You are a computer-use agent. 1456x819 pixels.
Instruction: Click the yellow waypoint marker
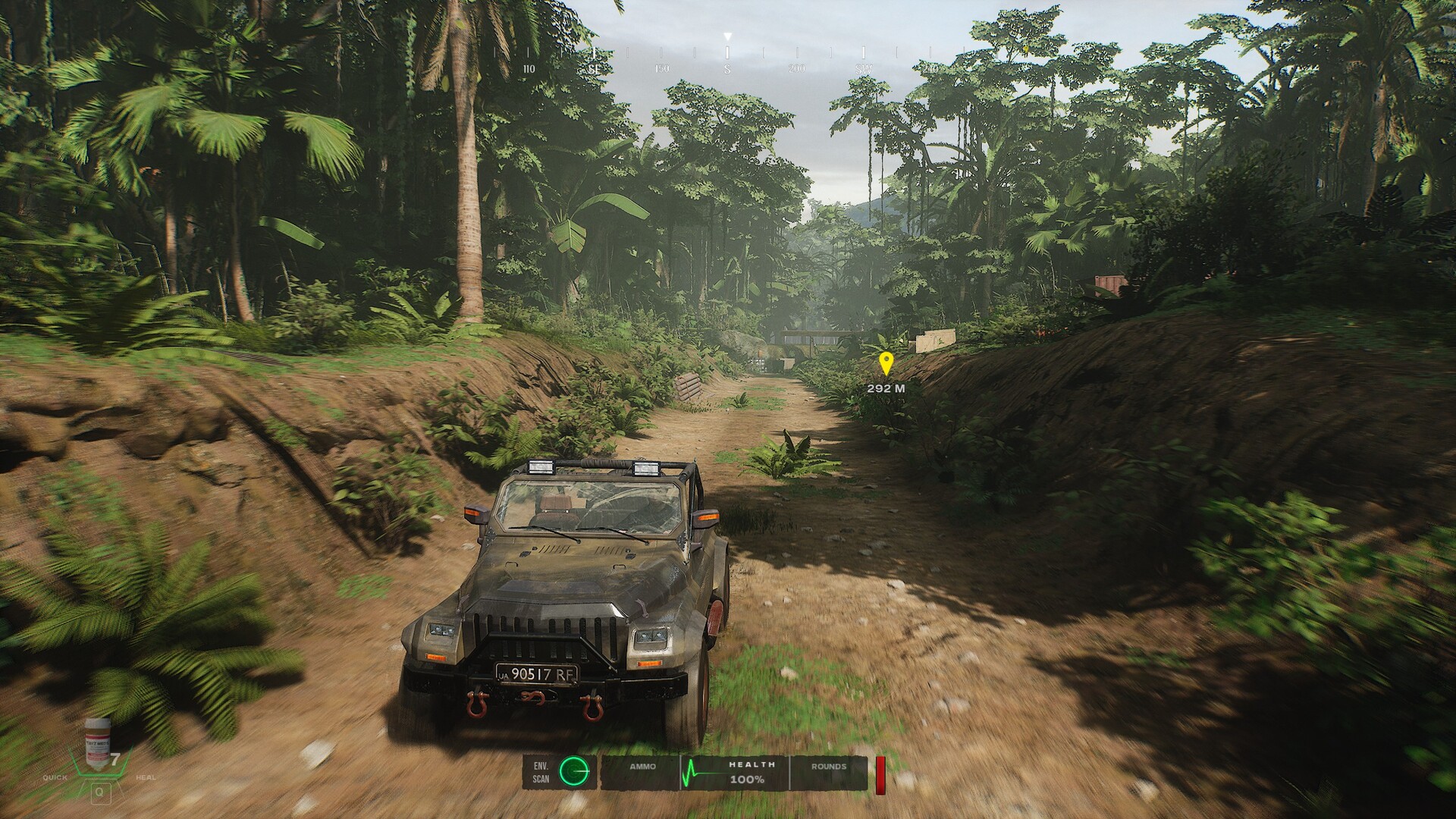pyautogui.click(x=885, y=363)
